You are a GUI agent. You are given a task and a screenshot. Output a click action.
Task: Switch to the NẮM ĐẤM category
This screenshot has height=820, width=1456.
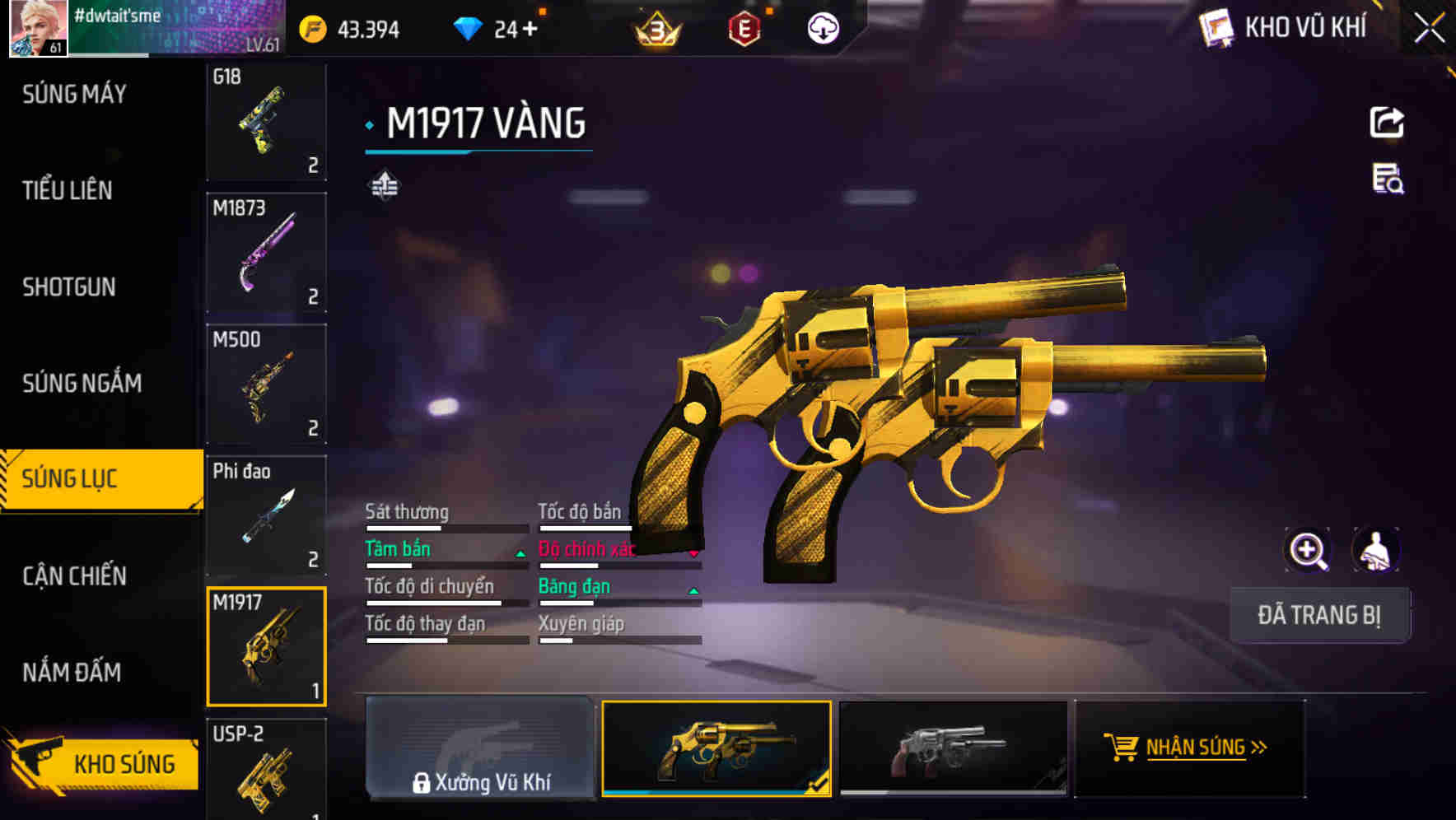click(72, 673)
